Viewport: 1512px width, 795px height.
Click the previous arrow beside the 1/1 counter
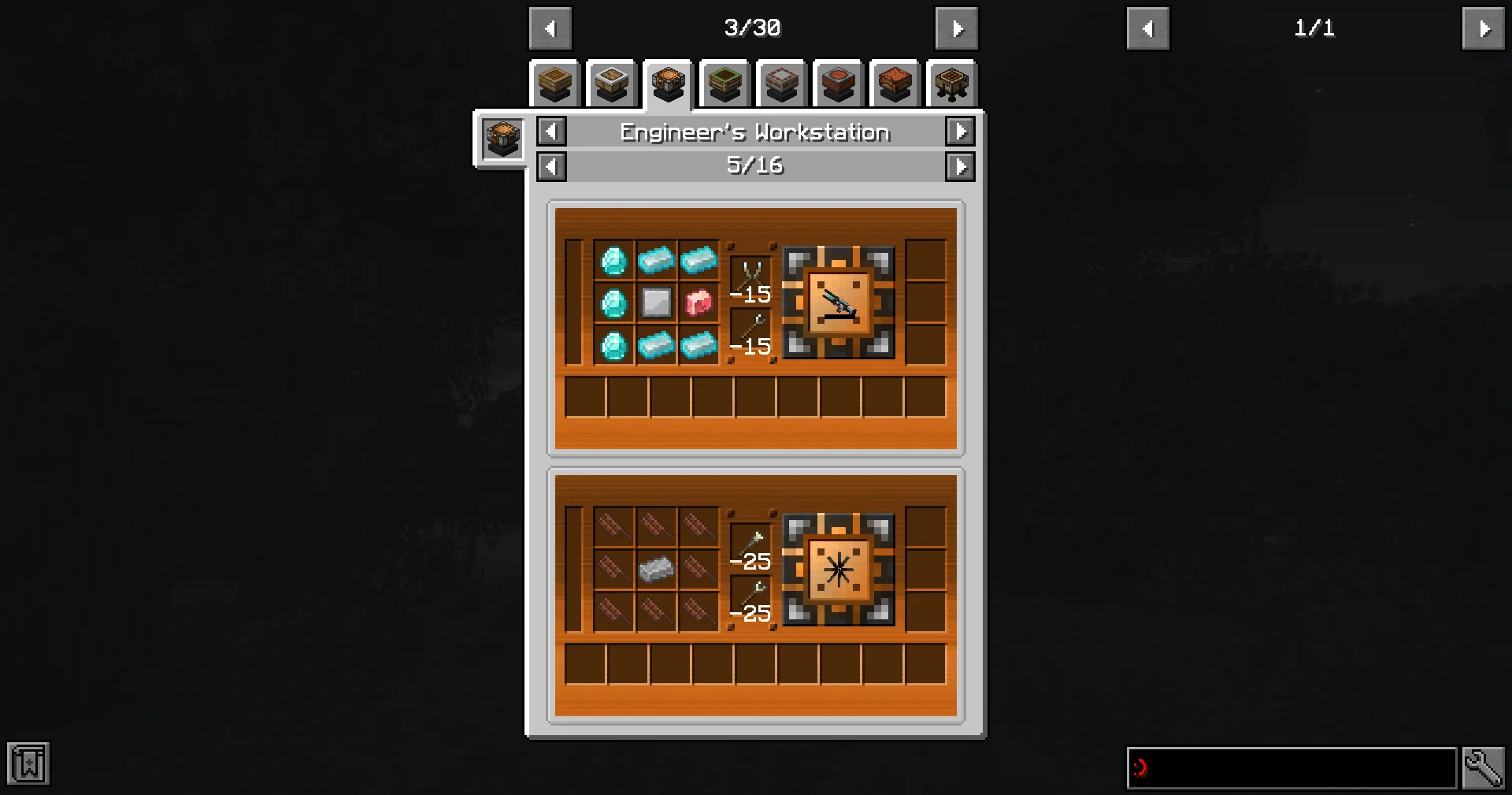pyautogui.click(x=1147, y=29)
